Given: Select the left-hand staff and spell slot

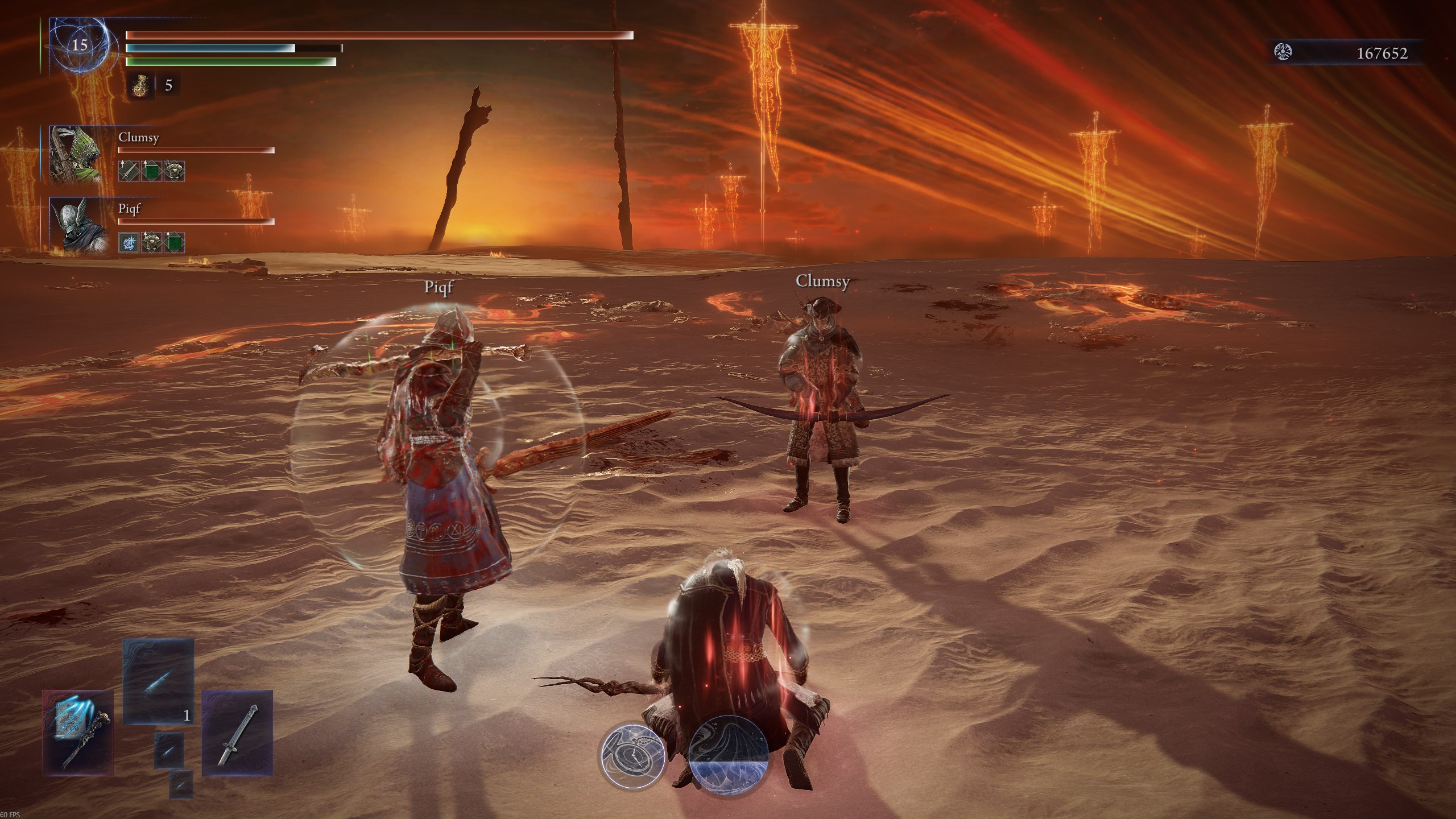Looking at the screenshot, I should click(77, 733).
